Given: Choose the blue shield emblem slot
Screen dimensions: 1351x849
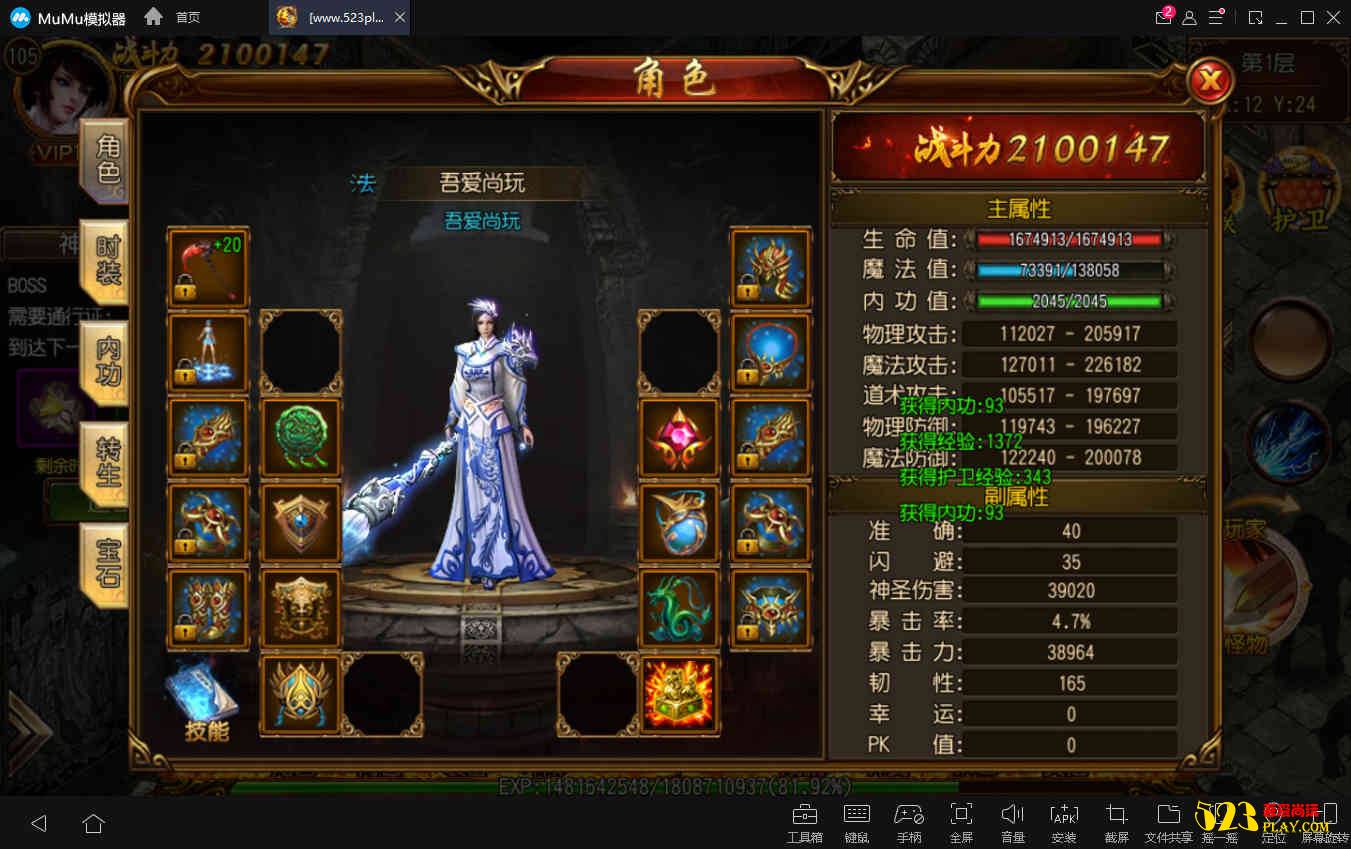Looking at the screenshot, I should (301, 522).
